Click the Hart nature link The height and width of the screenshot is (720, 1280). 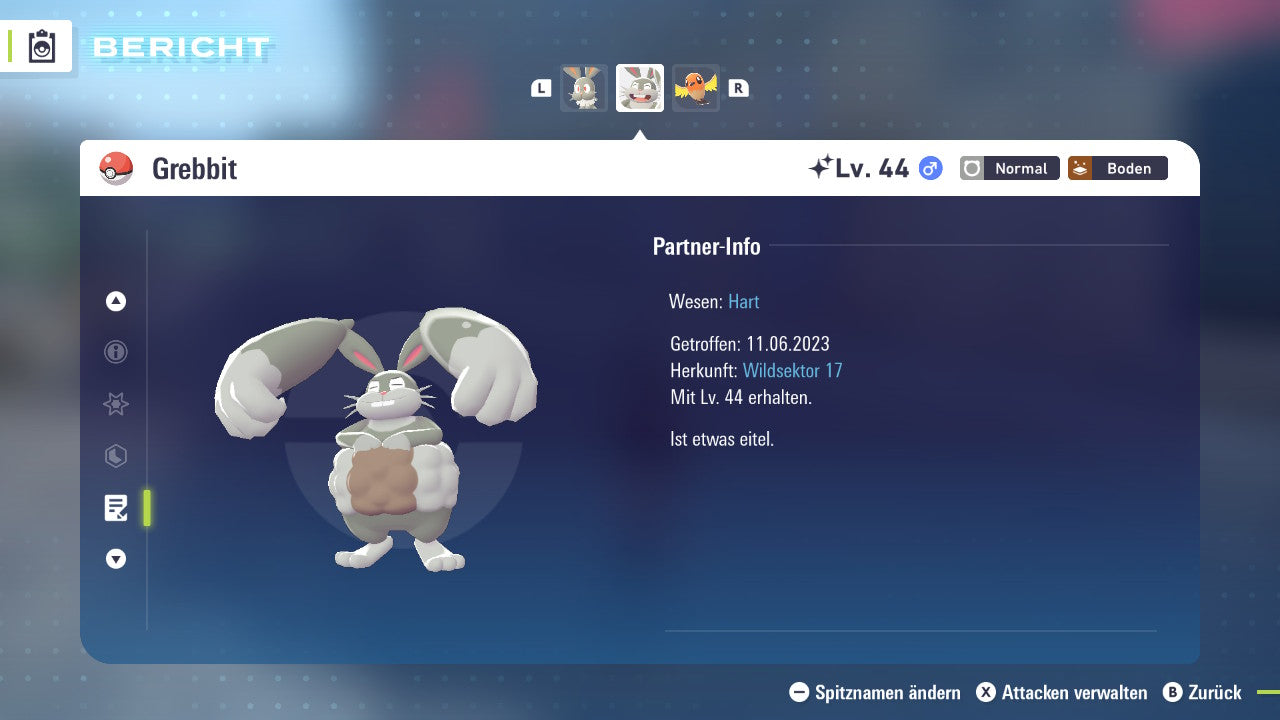(x=743, y=301)
